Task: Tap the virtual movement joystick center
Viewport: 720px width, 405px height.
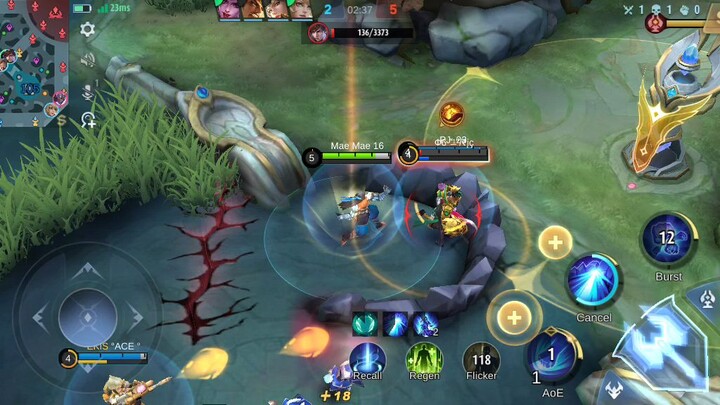Action: tap(88, 318)
